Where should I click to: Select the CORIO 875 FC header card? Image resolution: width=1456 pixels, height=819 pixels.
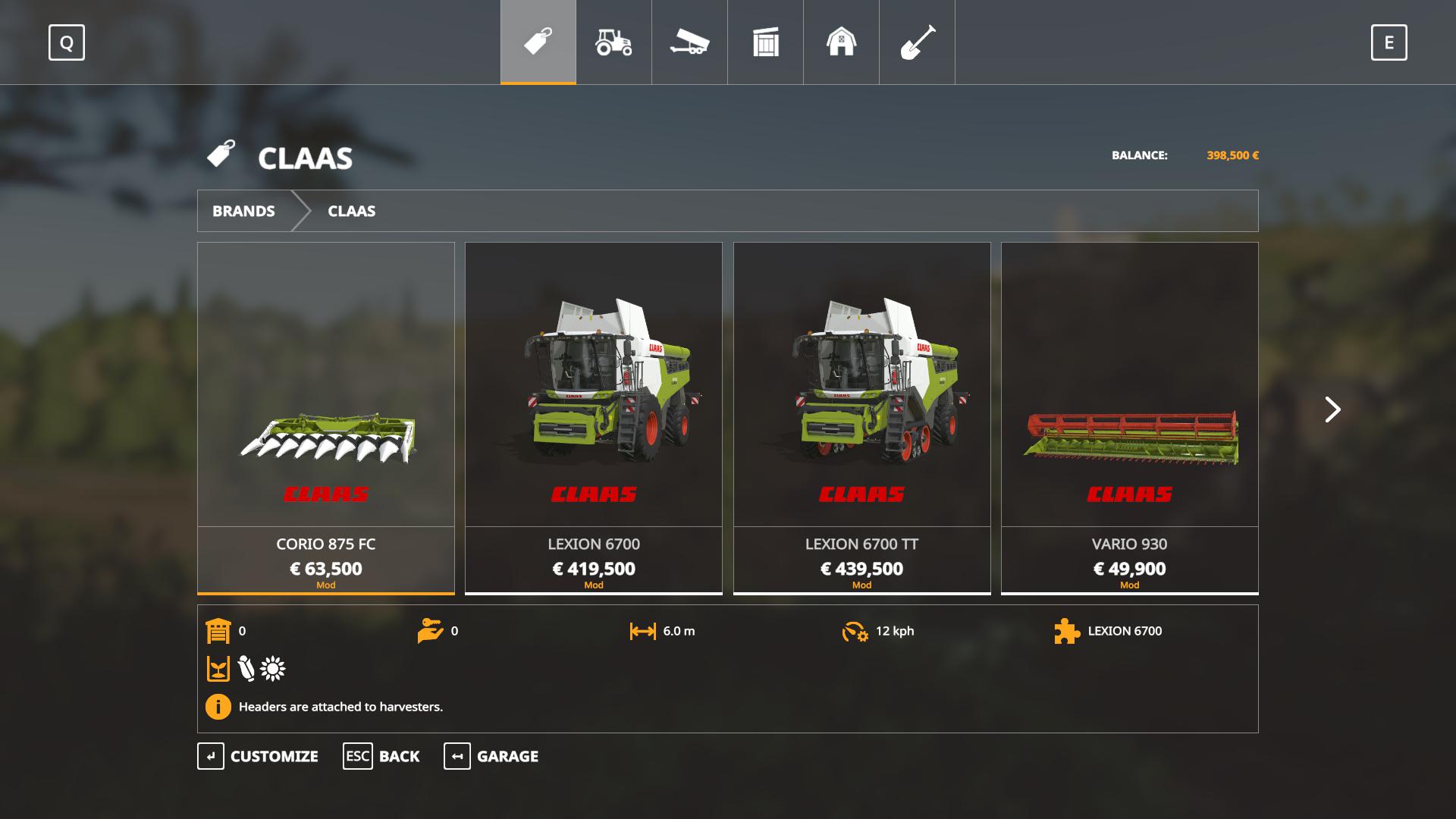(x=326, y=417)
